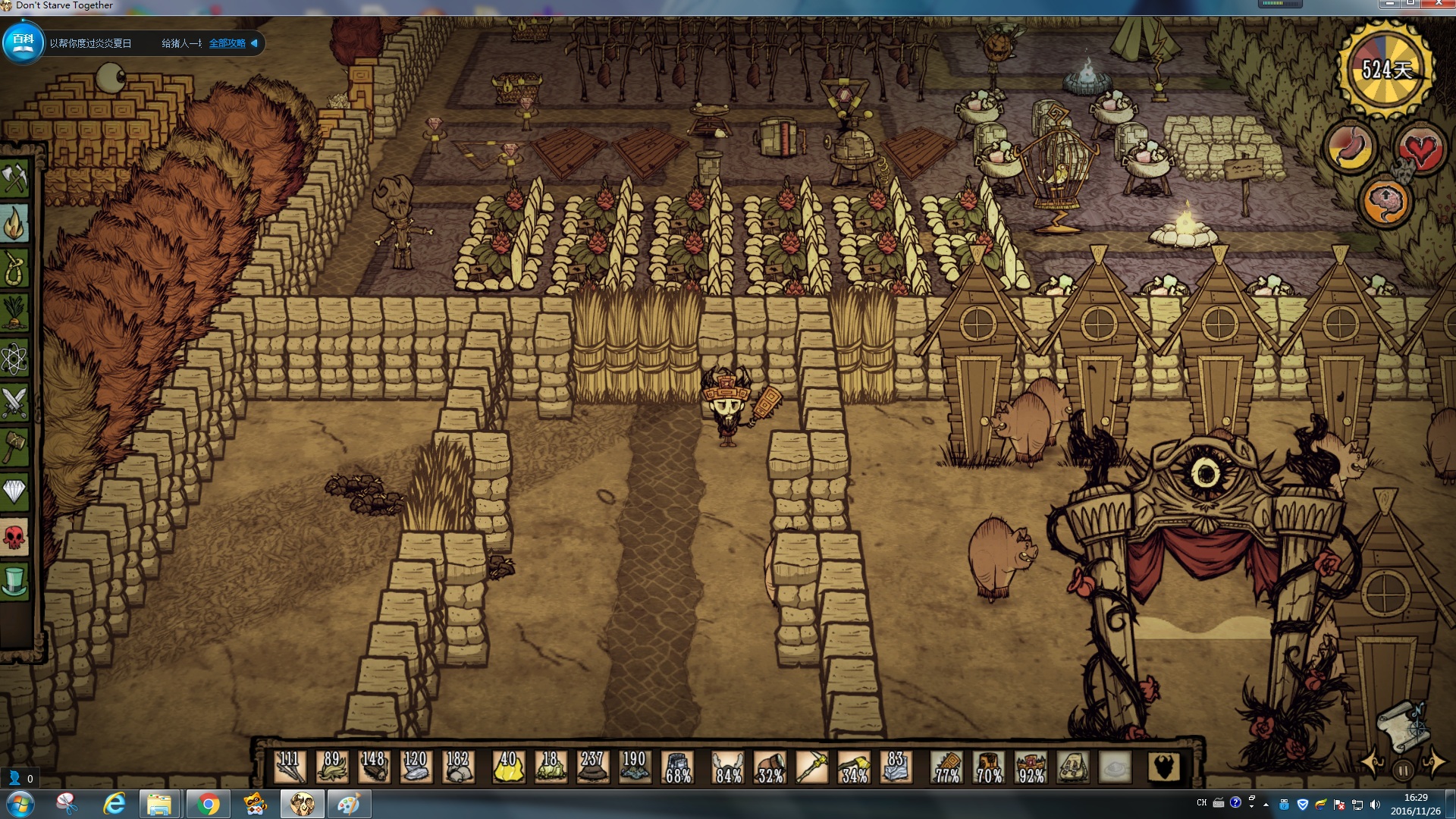Open the Light crafting tab with flame

coord(14,224)
